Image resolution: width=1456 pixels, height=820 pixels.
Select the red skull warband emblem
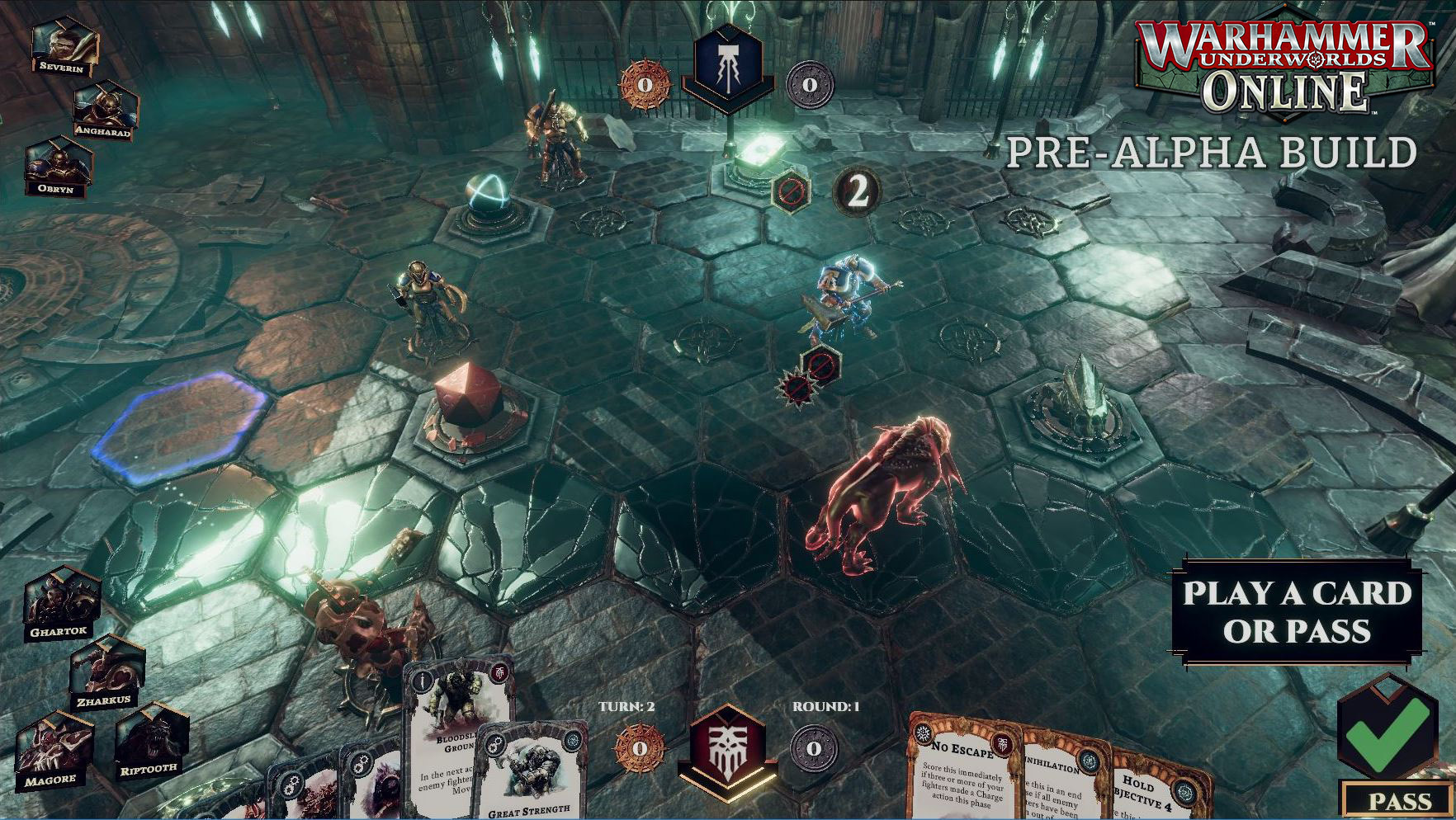(727, 744)
